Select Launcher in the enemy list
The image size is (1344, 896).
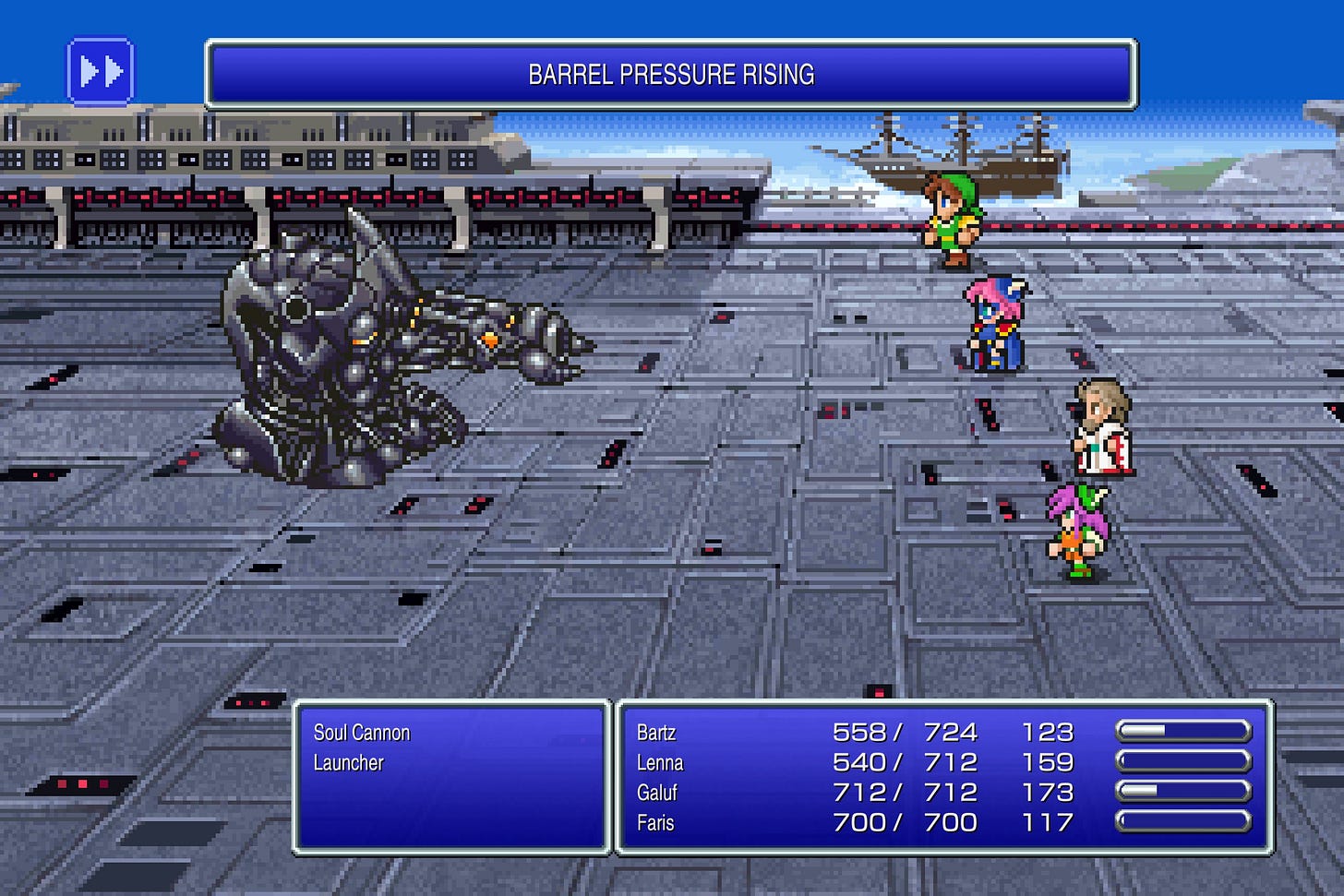[x=348, y=763]
